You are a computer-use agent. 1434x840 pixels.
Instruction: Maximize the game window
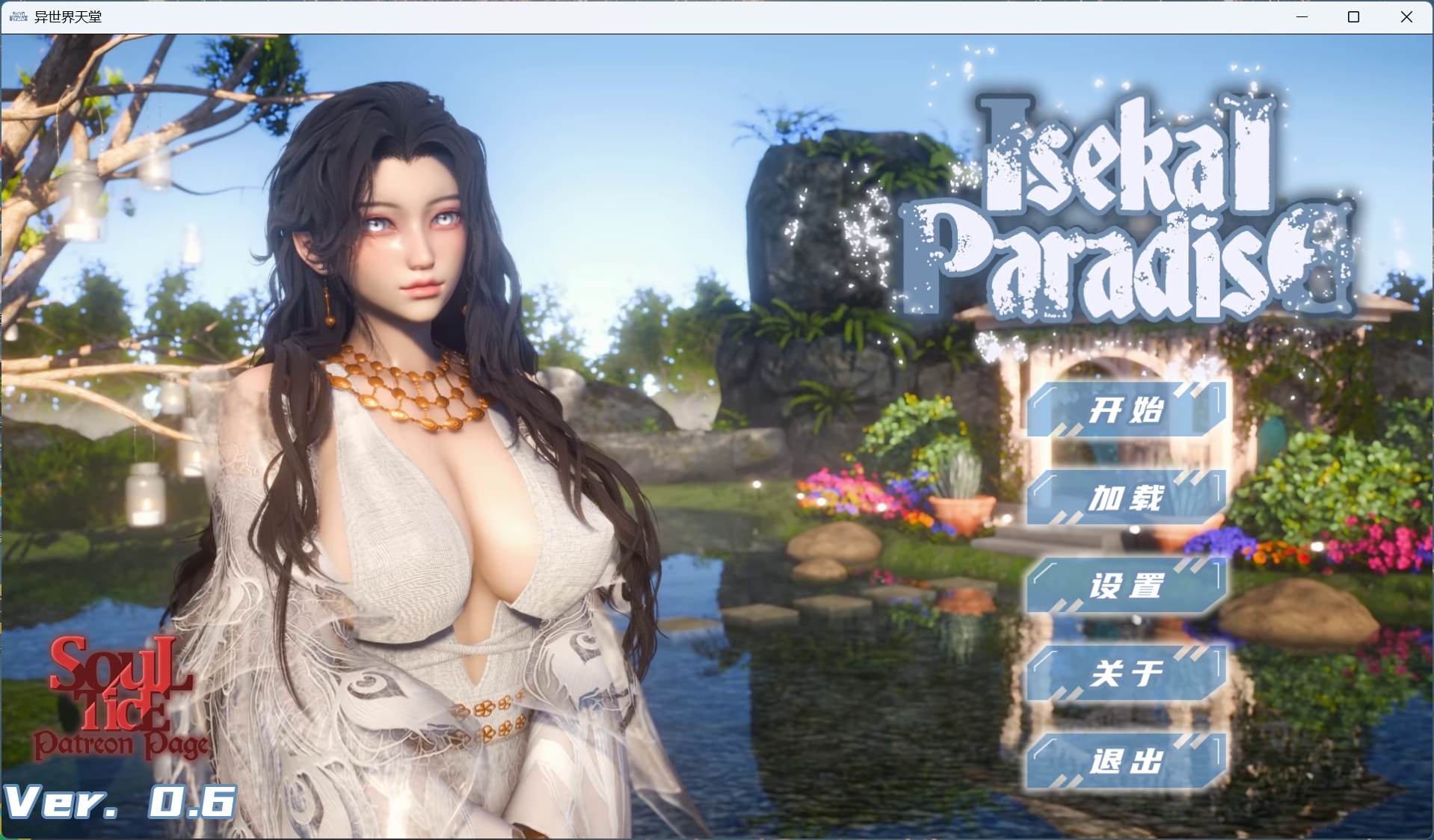click(1354, 16)
